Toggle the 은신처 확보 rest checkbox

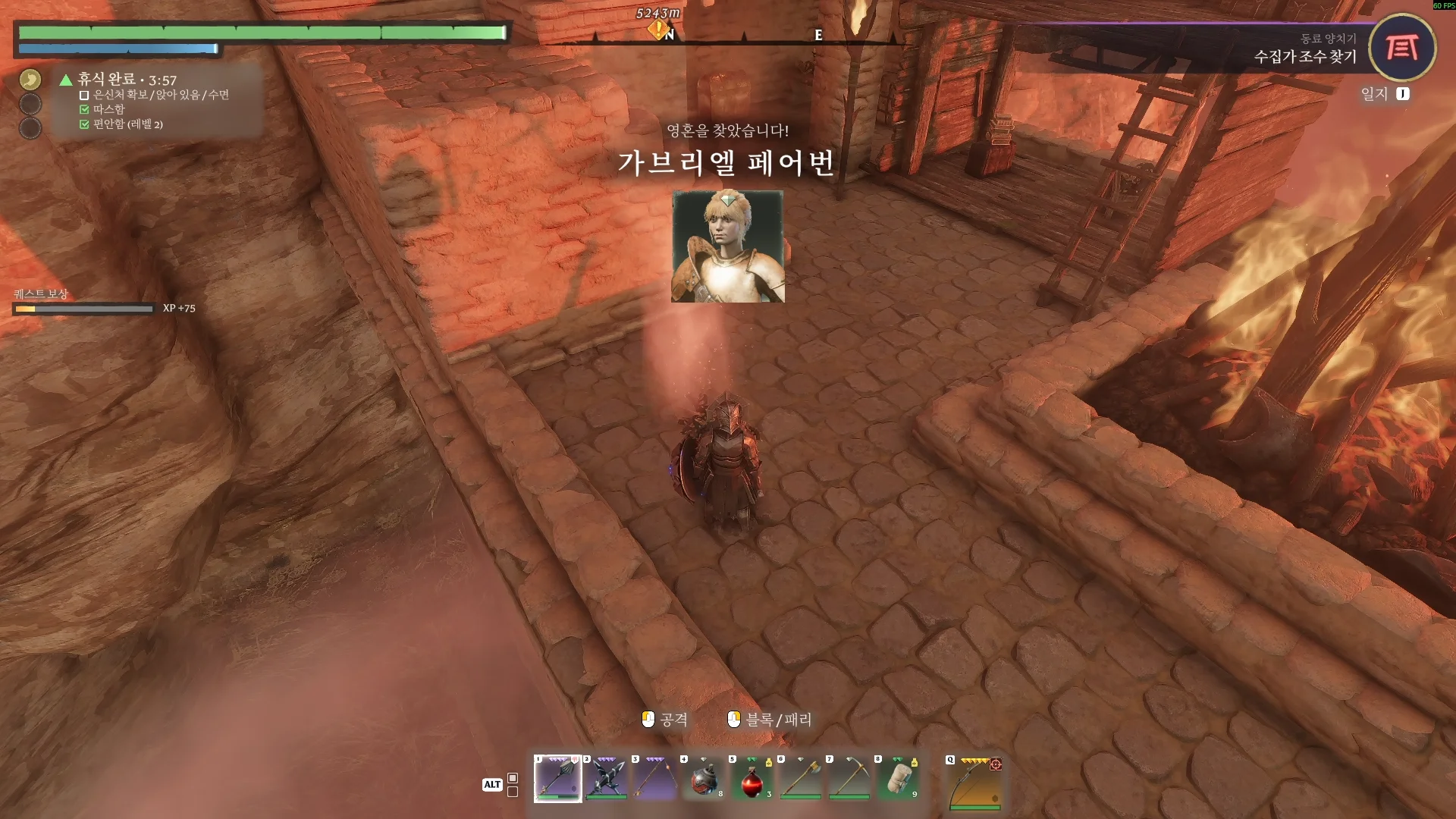click(84, 96)
